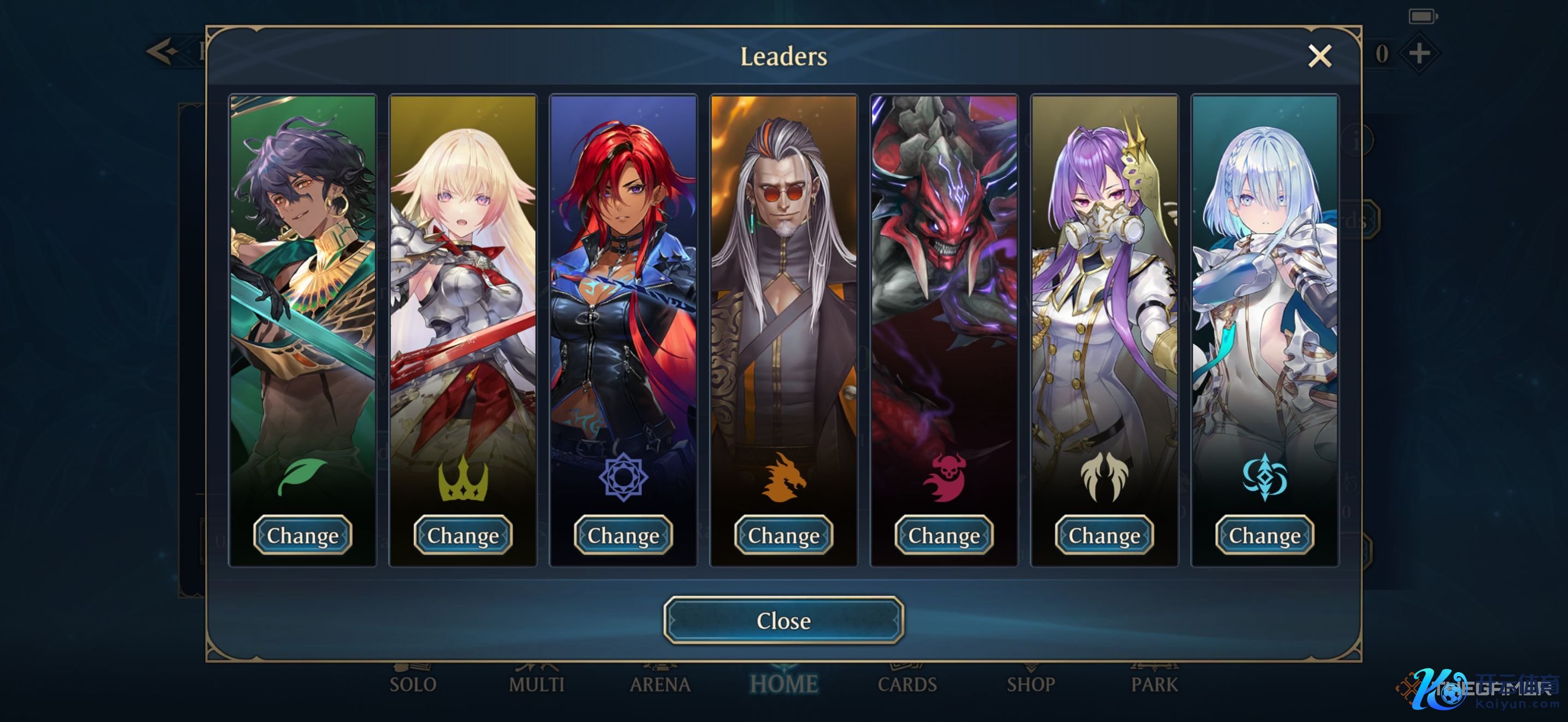The width and height of the screenshot is (1568, 722).
Task: Select the blonde armored knight leader
Action: (463, 274)
